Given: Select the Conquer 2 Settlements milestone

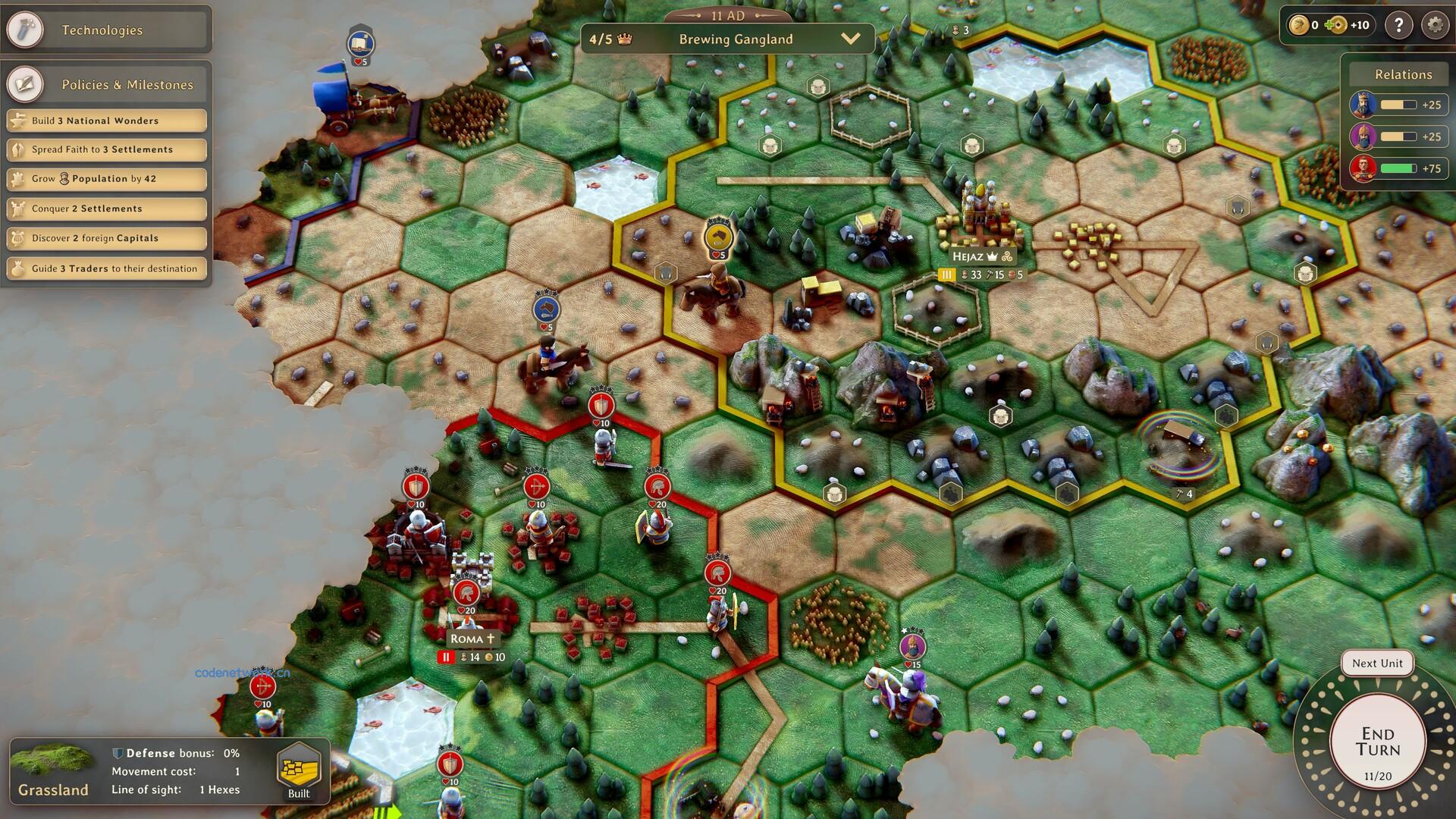Looking at the screenshot, I should [105, 208].
